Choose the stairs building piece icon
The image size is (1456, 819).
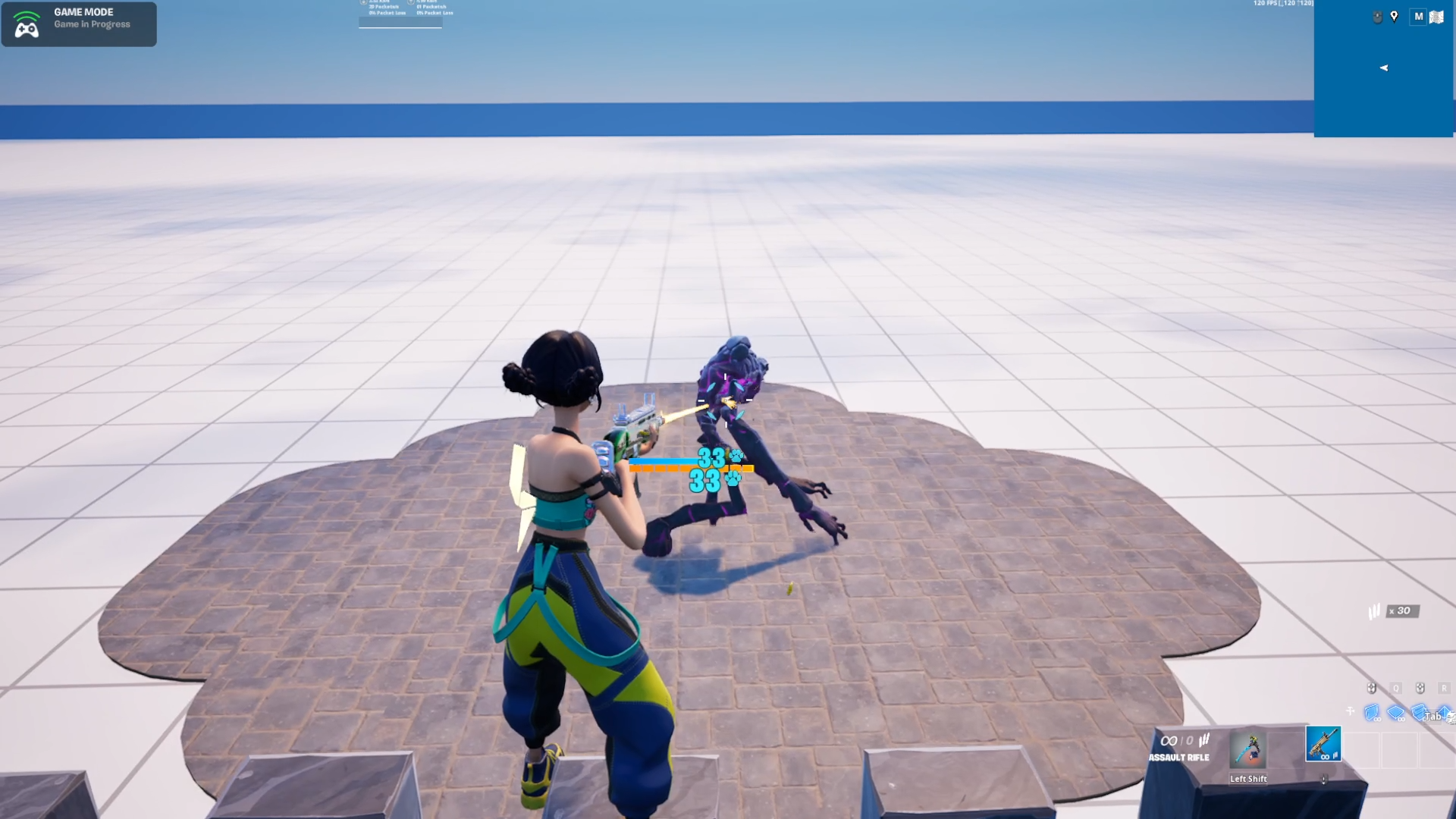point(1419,714)
